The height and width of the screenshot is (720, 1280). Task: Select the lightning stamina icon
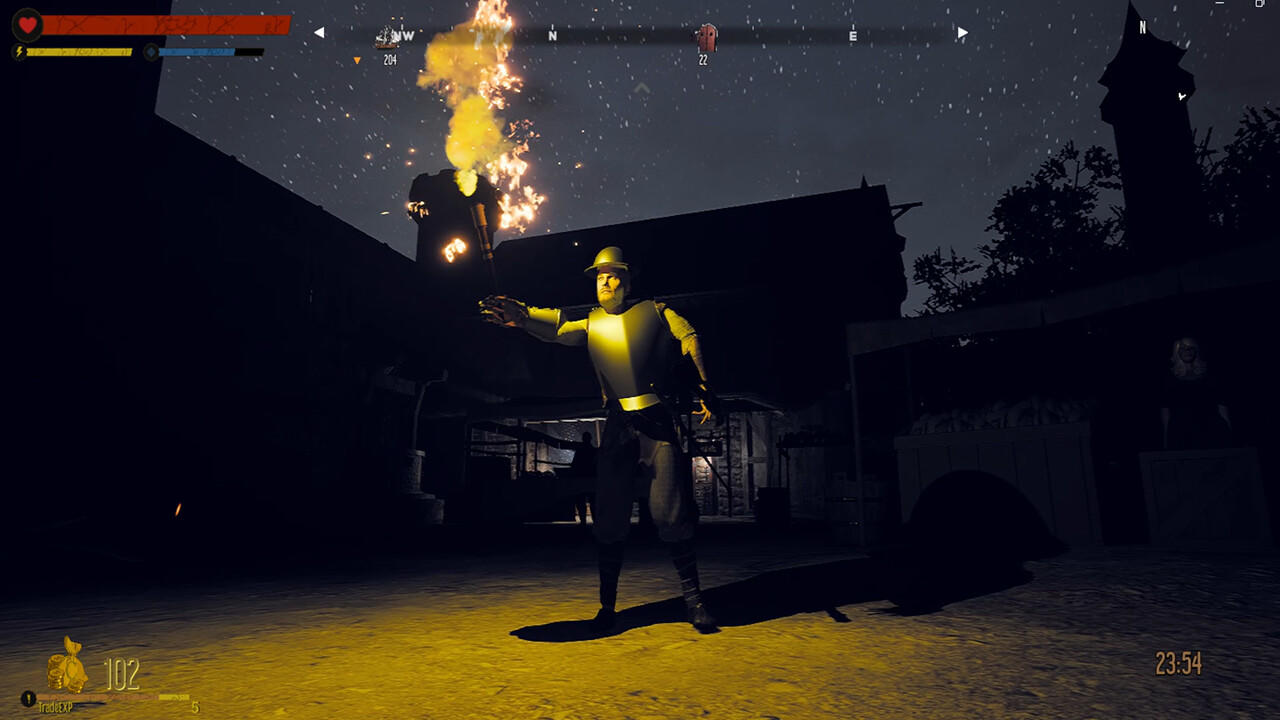(18, 51)
